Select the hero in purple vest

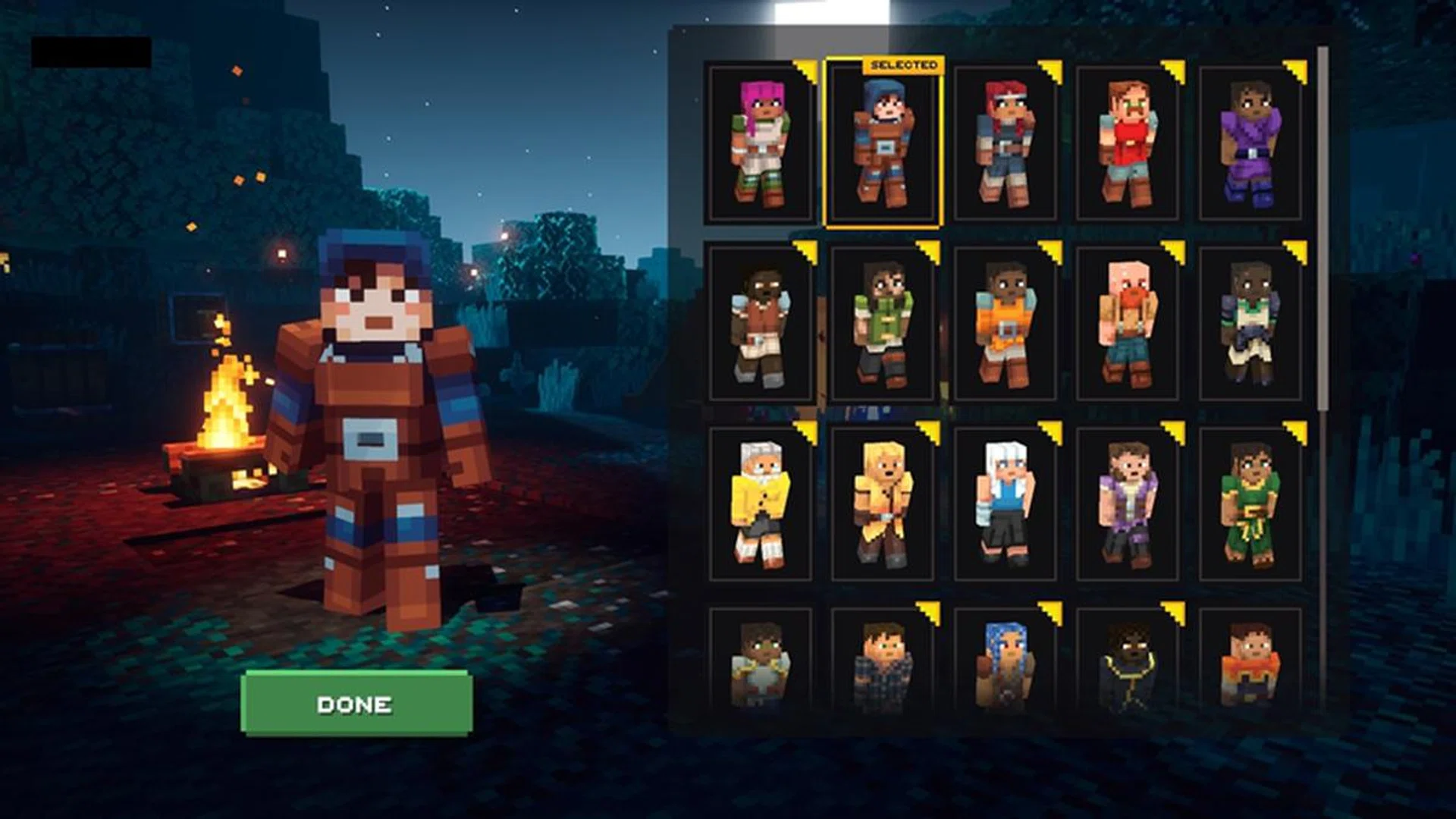[x=1128, y=504]
